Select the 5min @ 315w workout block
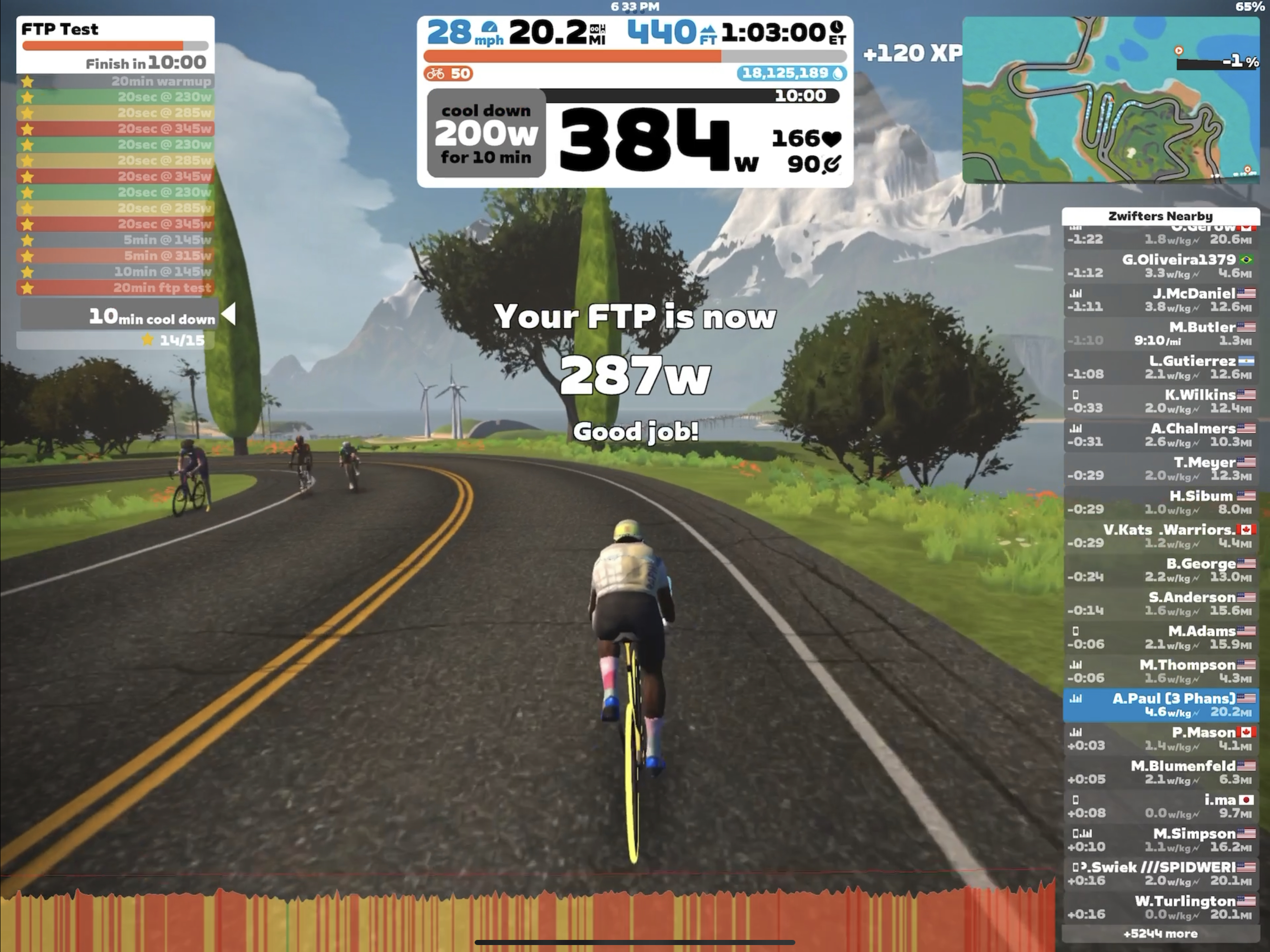 (x=115, y=256)
